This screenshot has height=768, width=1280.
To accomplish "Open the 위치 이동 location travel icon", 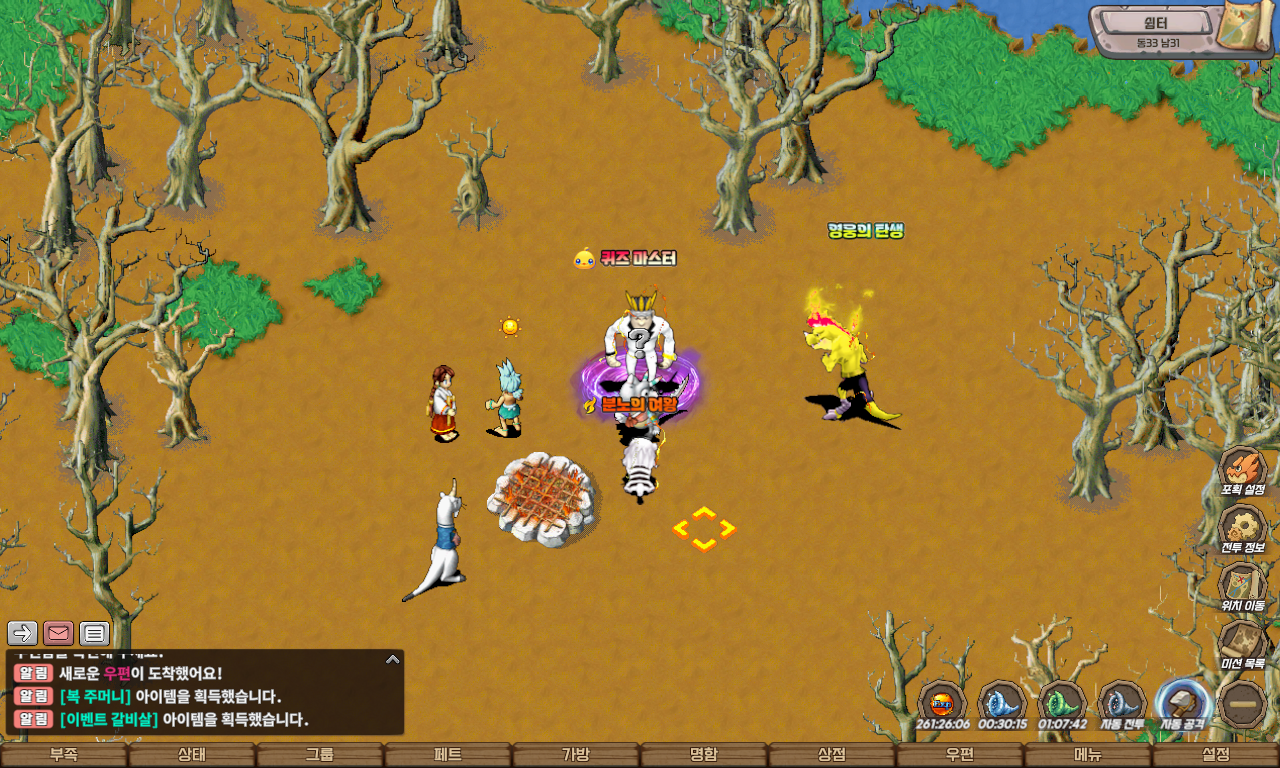I will point(1243,585).
